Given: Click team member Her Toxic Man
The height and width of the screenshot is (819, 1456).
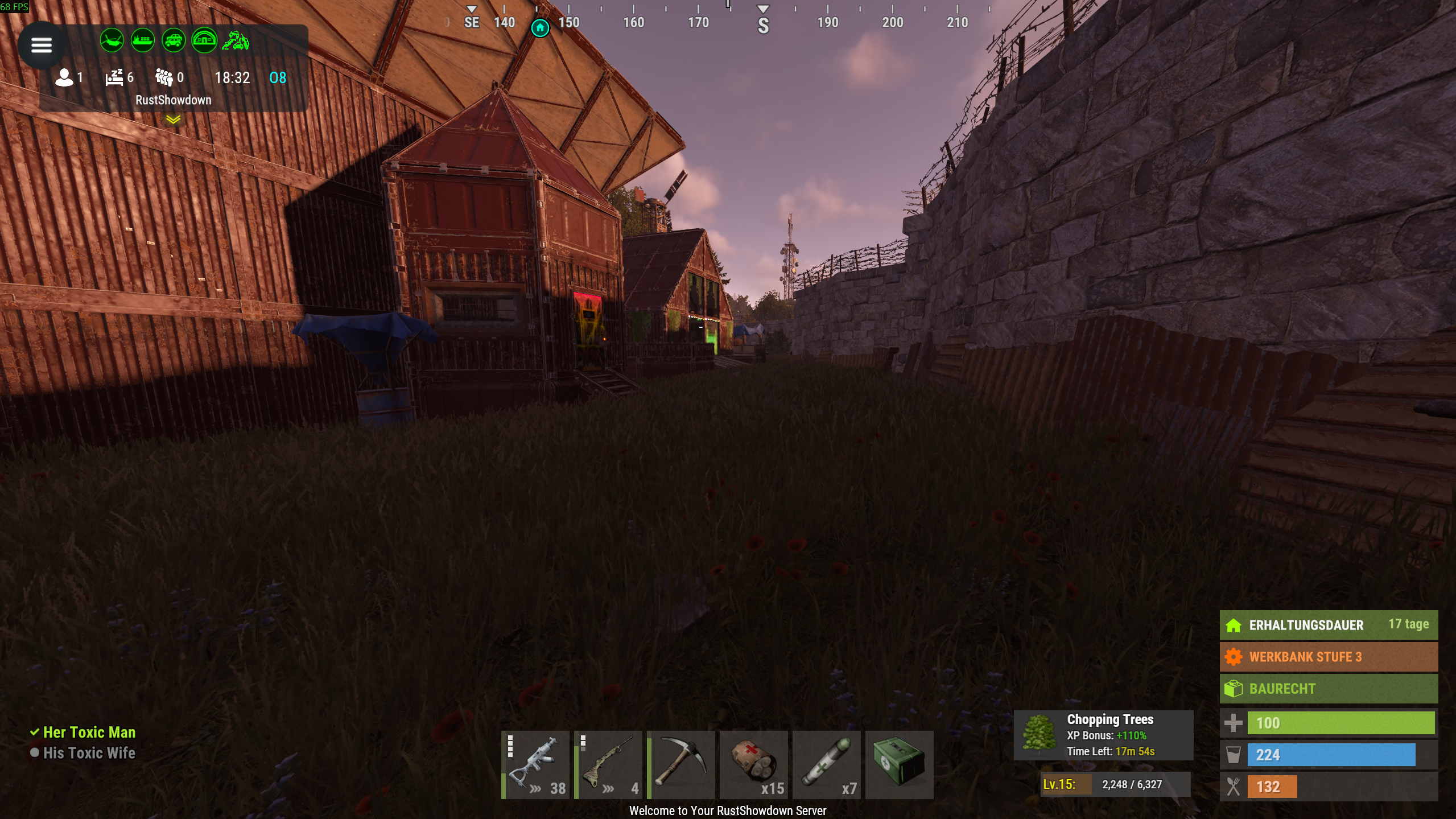Looking at the screenshot, I should (89, 732).
